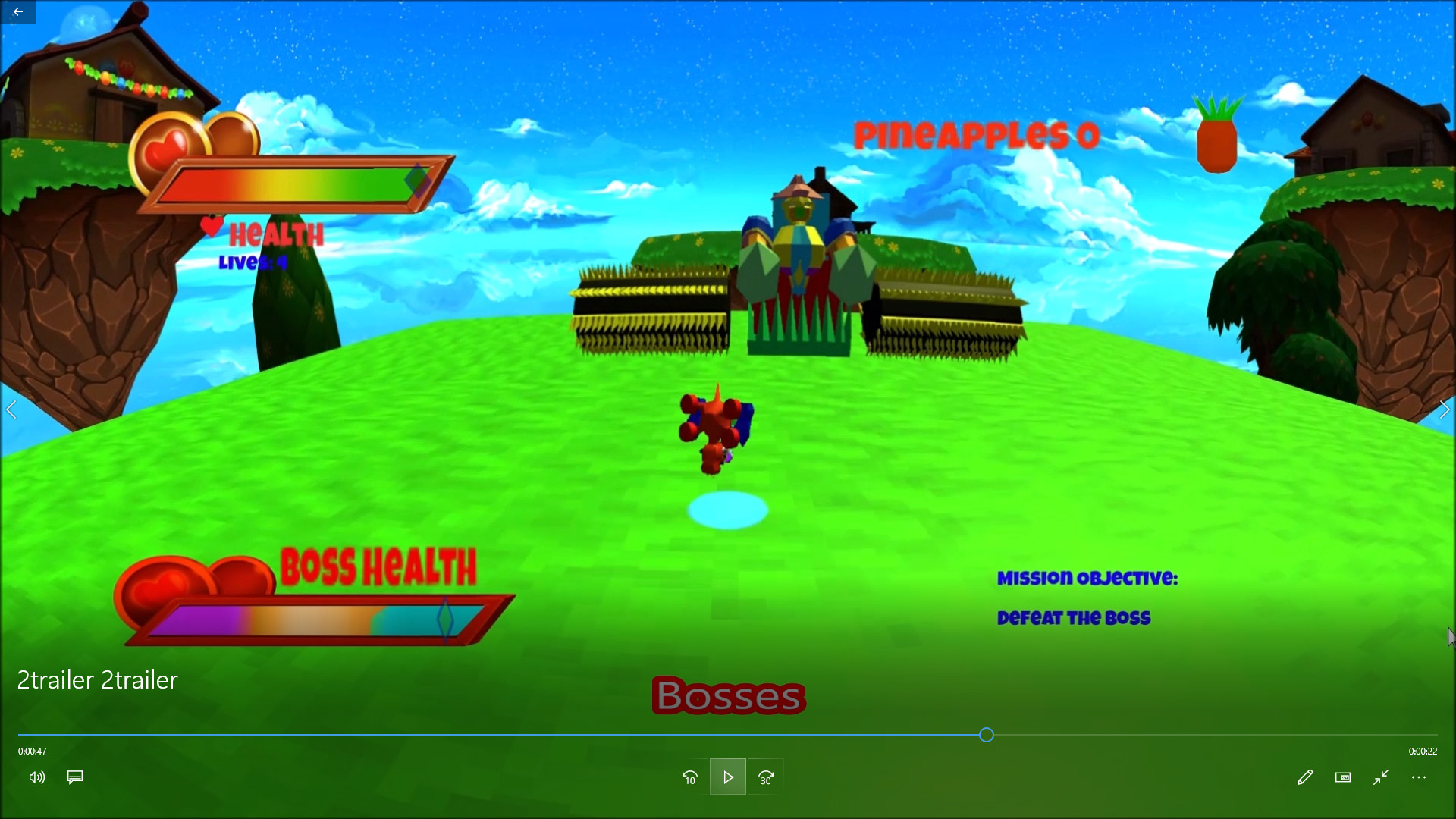Skip back 10 seconds

pyautogui.click(x=689, y=777)
